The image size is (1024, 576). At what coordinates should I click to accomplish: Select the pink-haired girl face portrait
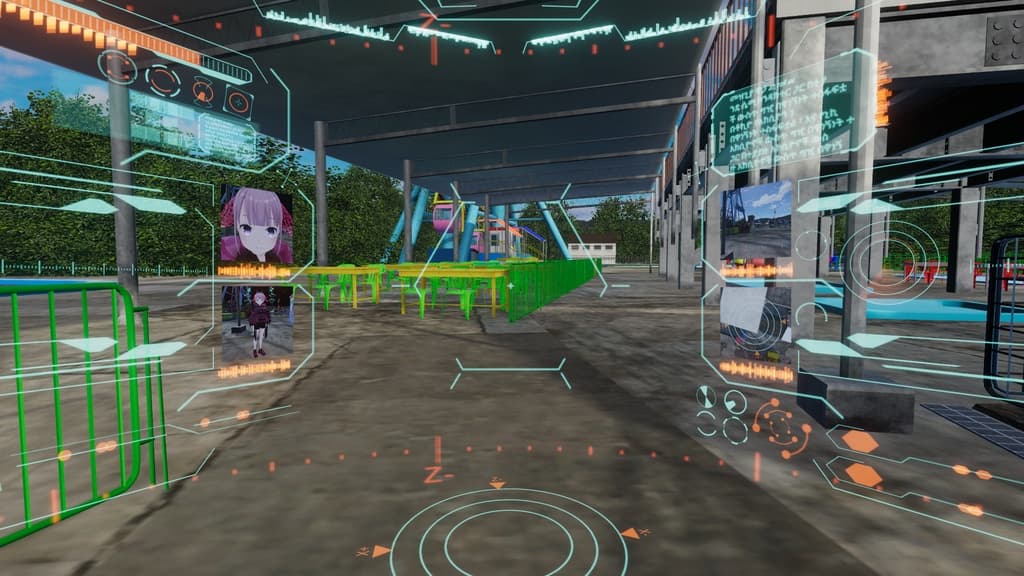(x=256, y=224)
